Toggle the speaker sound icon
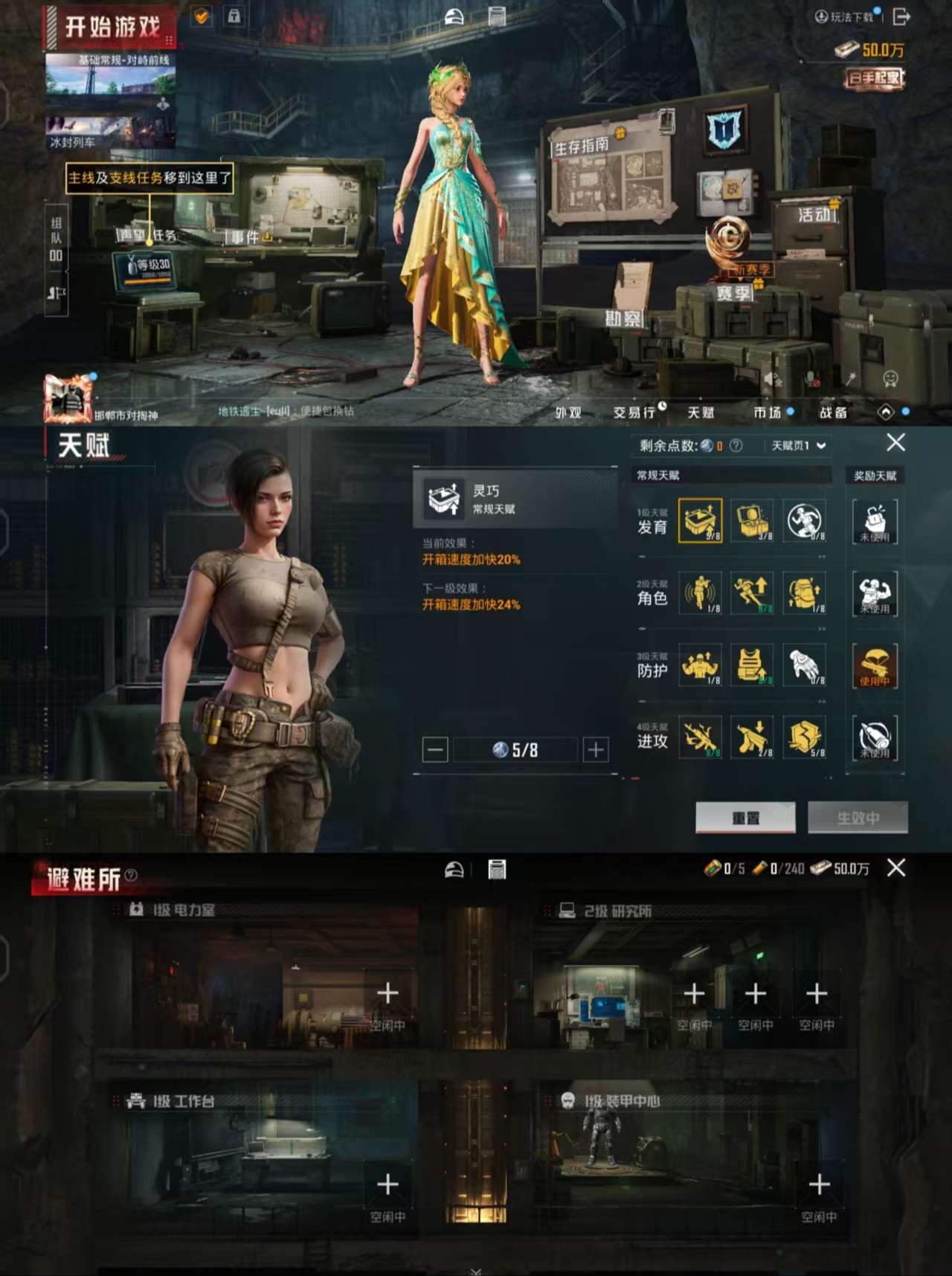This screenshot has height=1276, width=952. 772,379
